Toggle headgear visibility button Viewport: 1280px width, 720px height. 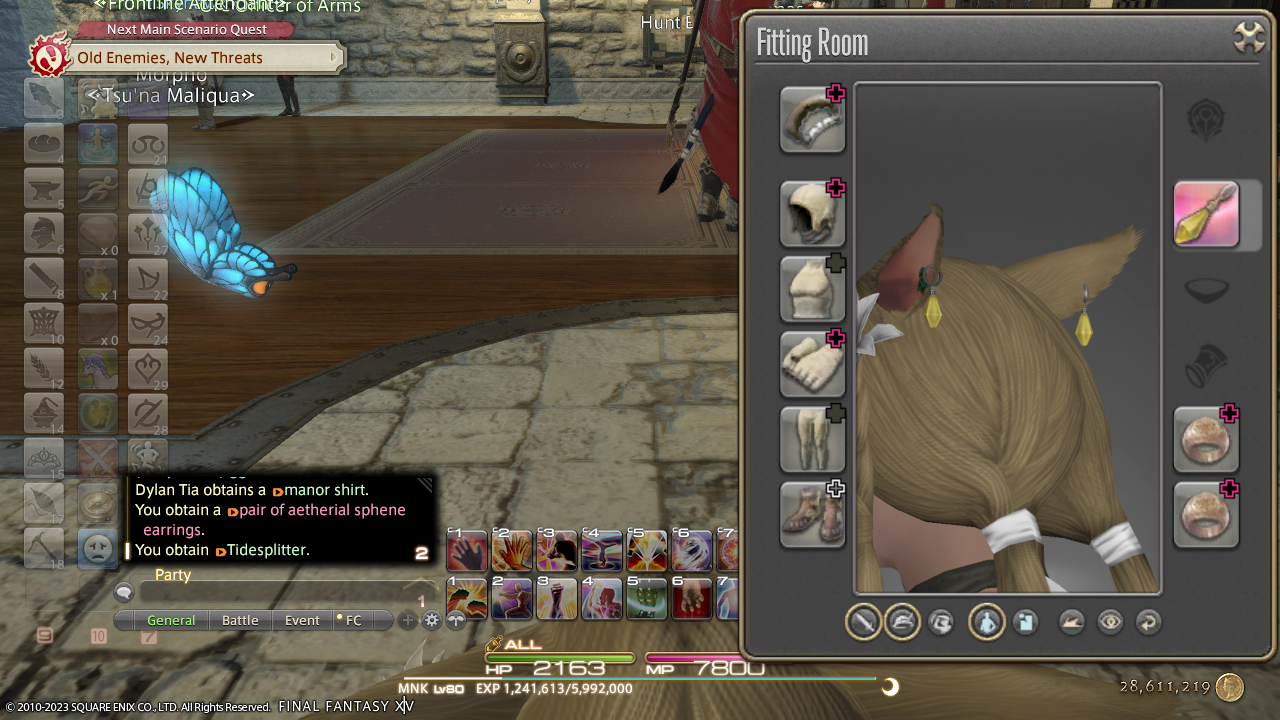(902, 623)
